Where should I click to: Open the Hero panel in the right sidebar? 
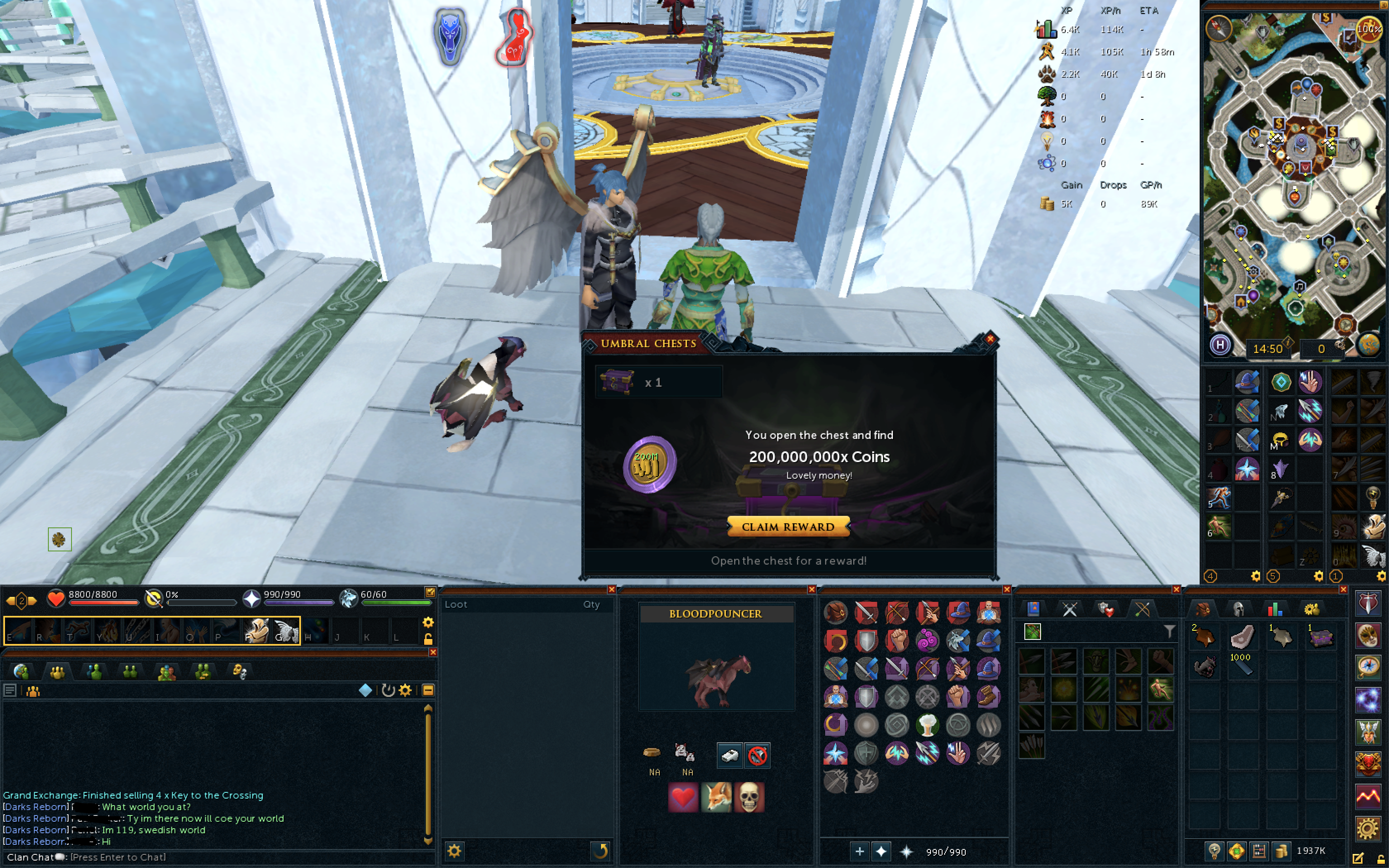pyautogui.click(x=1370, y=732)
